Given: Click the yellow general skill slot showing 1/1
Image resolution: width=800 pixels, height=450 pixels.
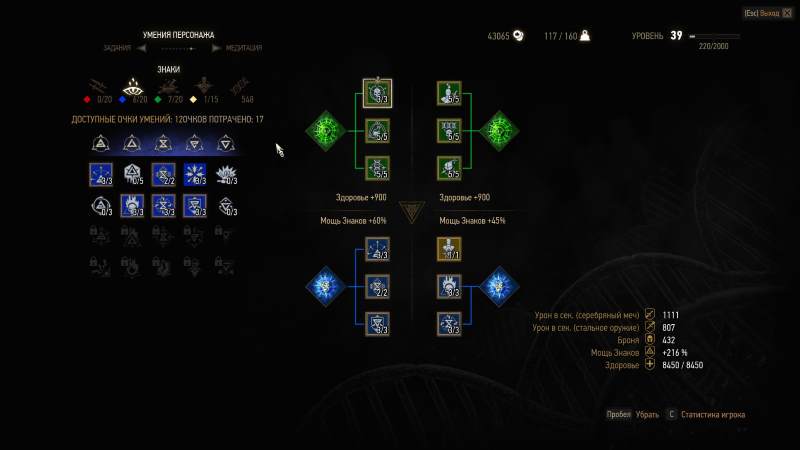Looking at the screenshot, I should pos(448,248).
